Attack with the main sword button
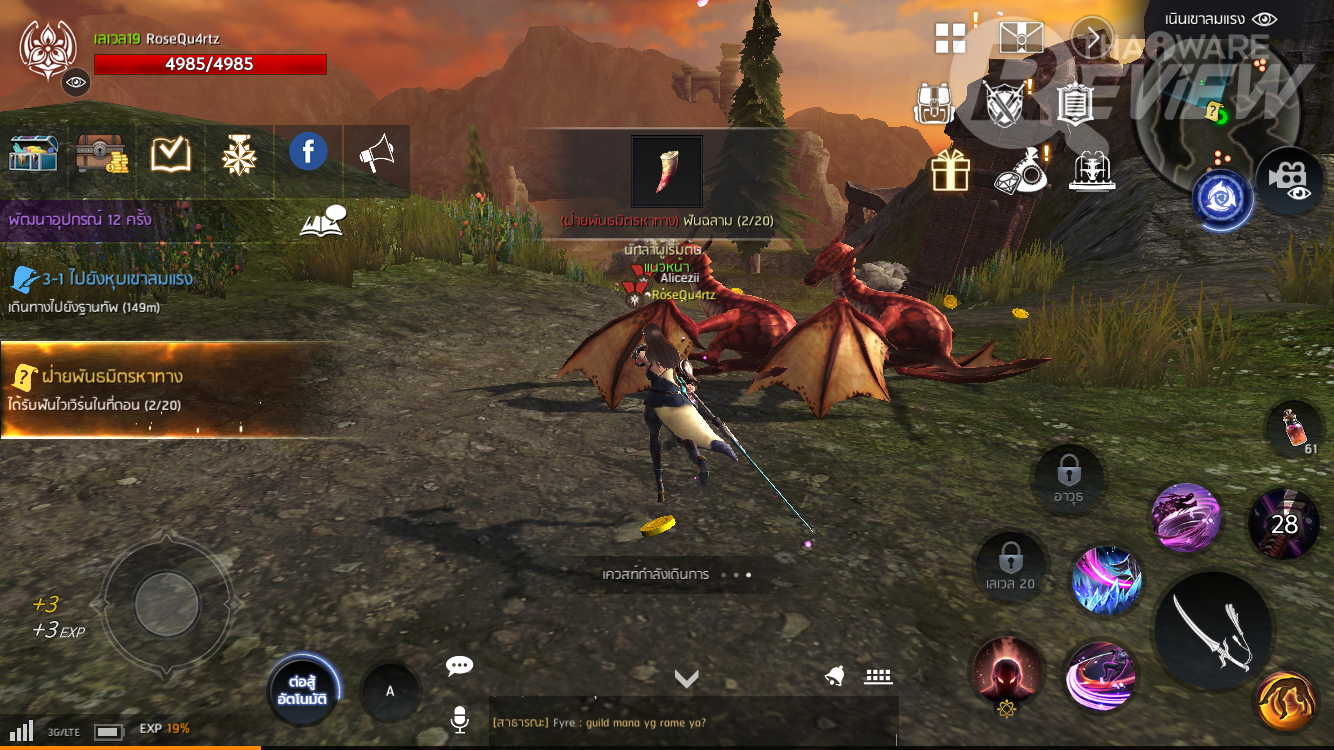This screenshot has width=1334, height=750. pos(1212,628)
